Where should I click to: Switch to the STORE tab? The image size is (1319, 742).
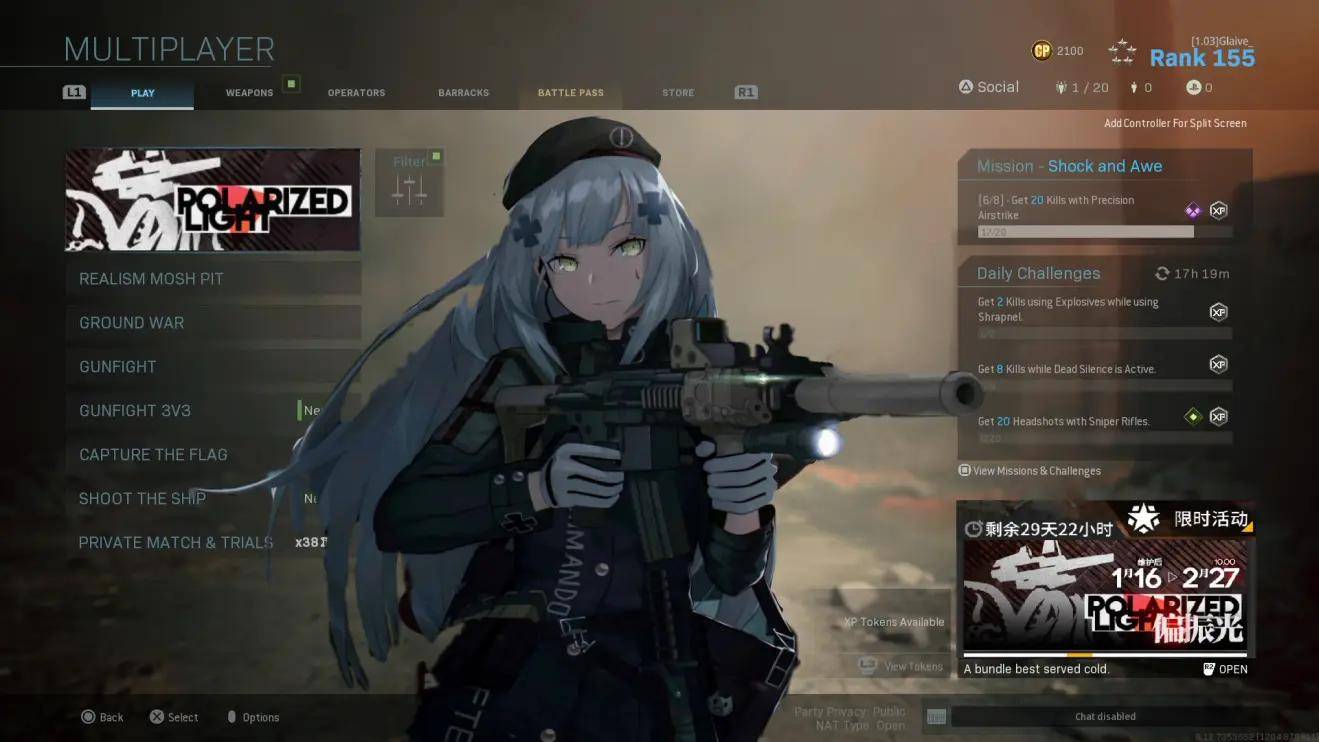[x=677, y=92]
